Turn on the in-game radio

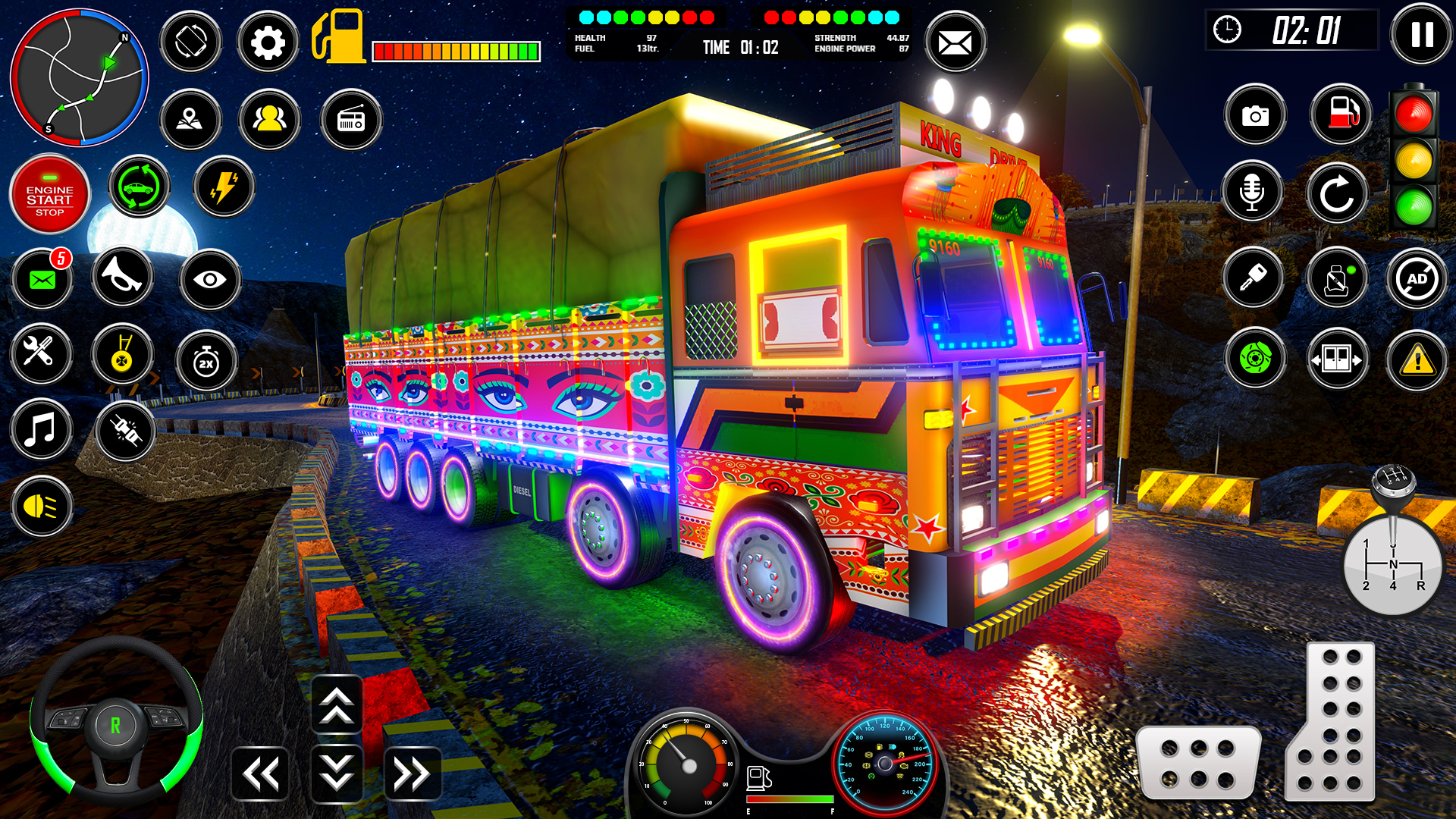point(351,119)
